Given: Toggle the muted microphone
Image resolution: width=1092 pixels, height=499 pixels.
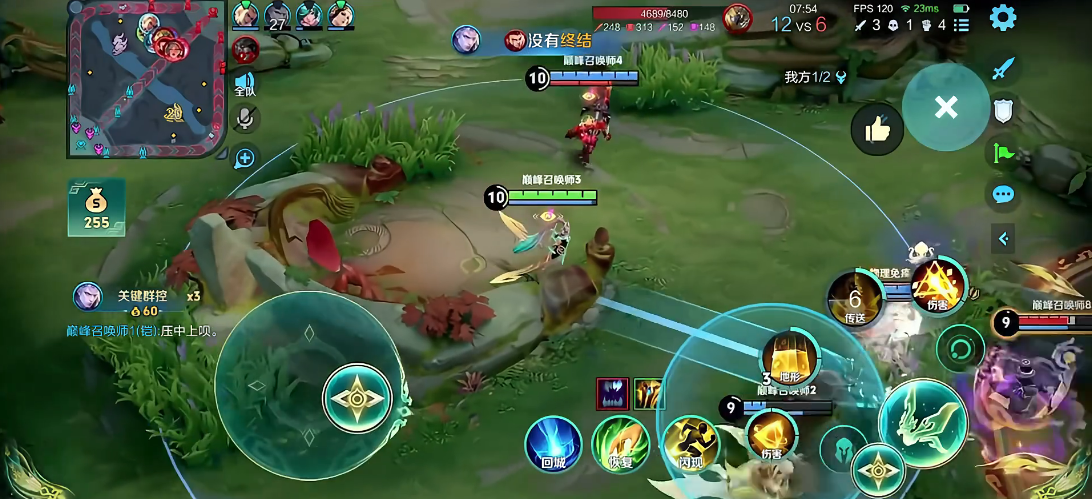Looking at the screenshot, I should tap(245, 119).
